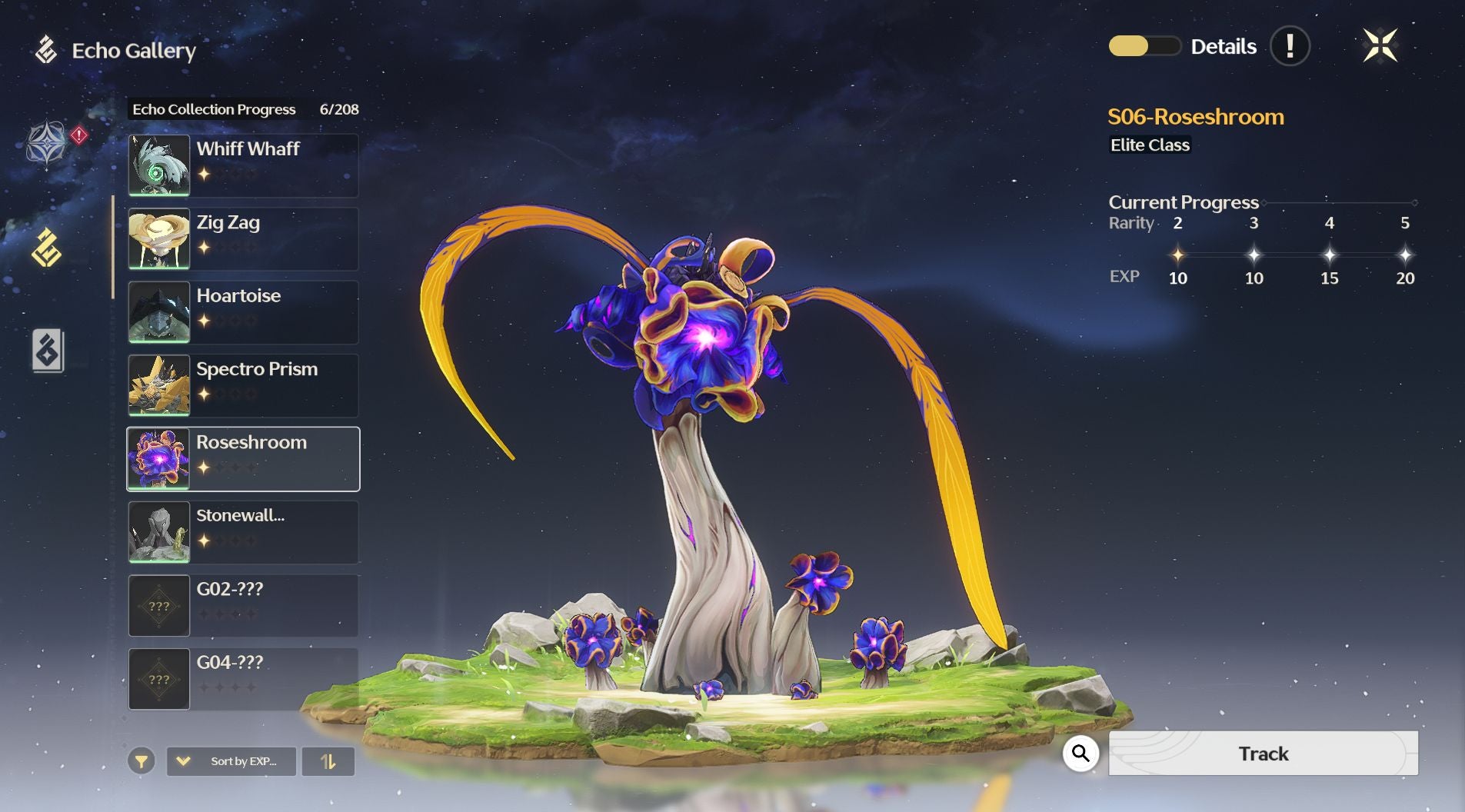Open the Hoartoise echo entry
1465x812 pixels.
pyautogui.click(x=243, y=312)
